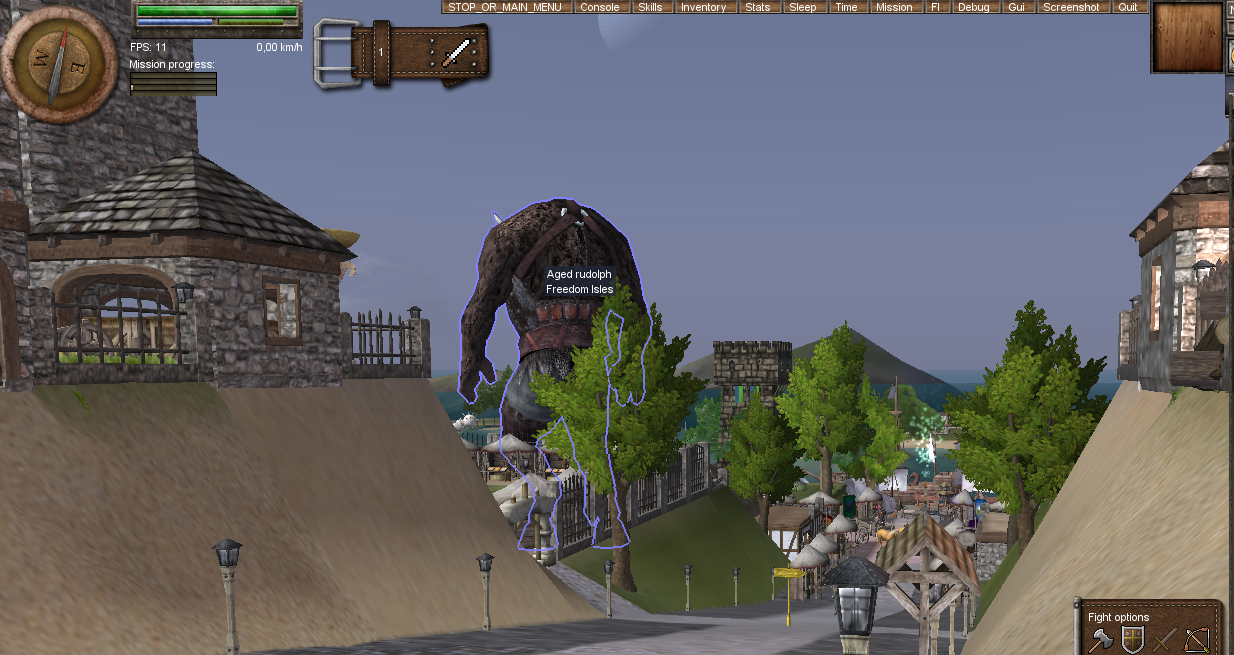Click the compass in the corner
This screenshot has width=1234, height=655.
coord(58,60)
